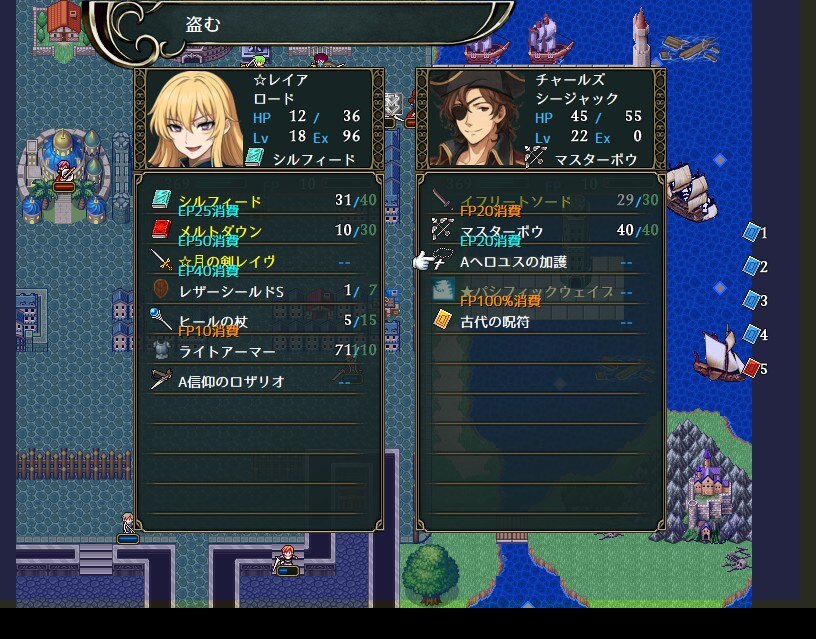
Task: Choose レザーシールドS in Leia's items
Action: click(231, 291)
